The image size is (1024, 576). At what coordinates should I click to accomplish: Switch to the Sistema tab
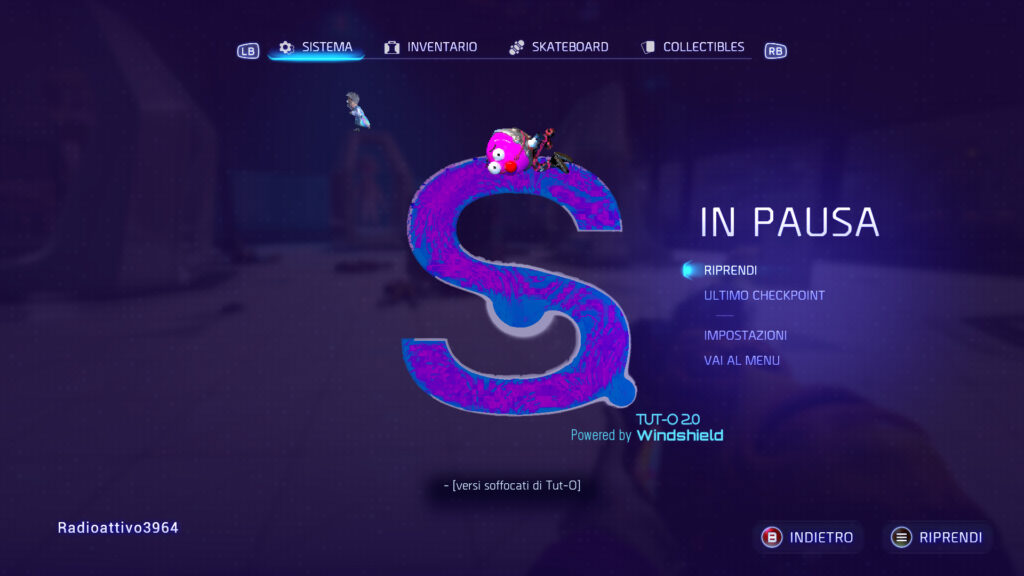pyautogui.click(x=316, y=47)
